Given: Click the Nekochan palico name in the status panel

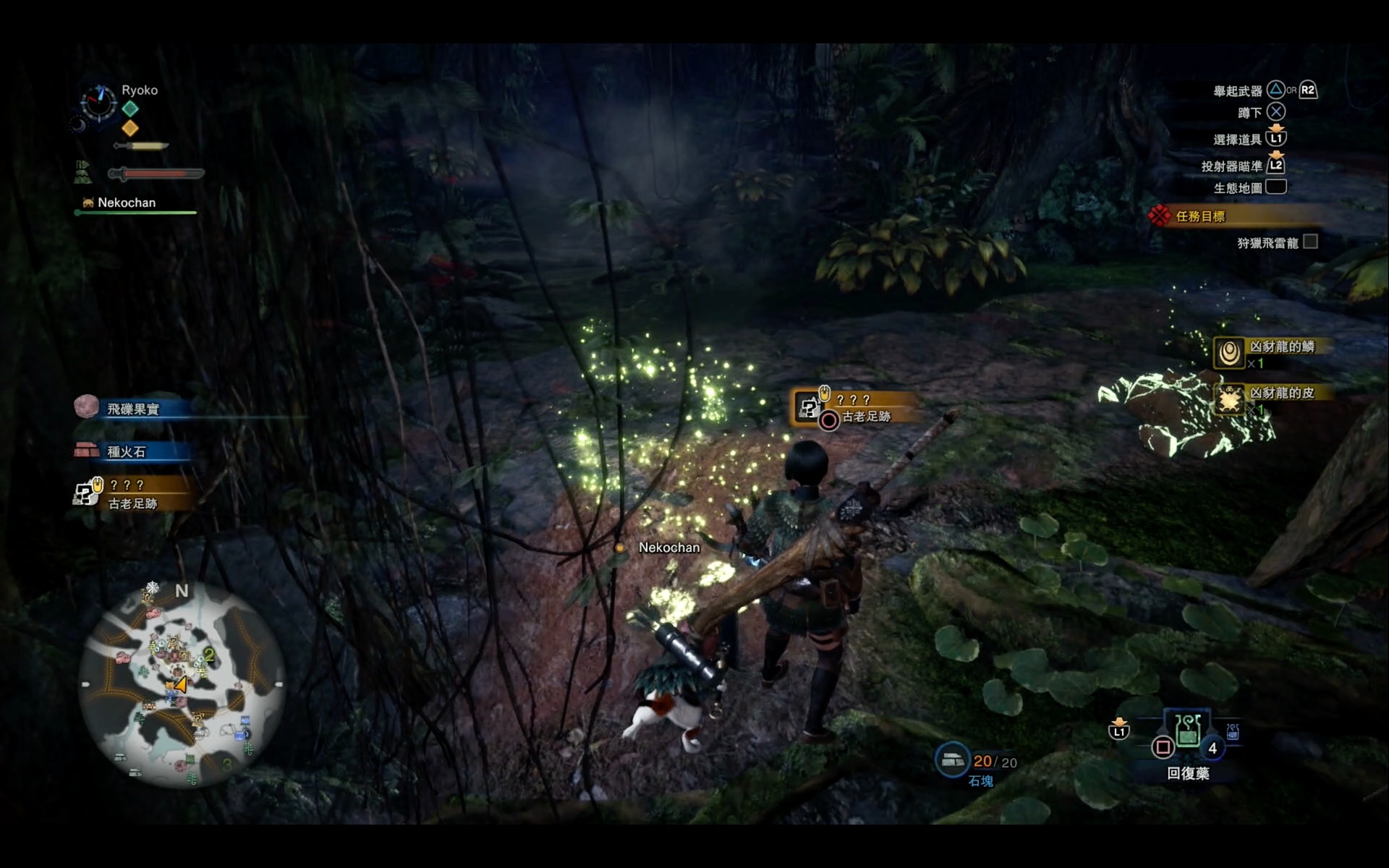Looking at the screenshot, I should 126,203.
